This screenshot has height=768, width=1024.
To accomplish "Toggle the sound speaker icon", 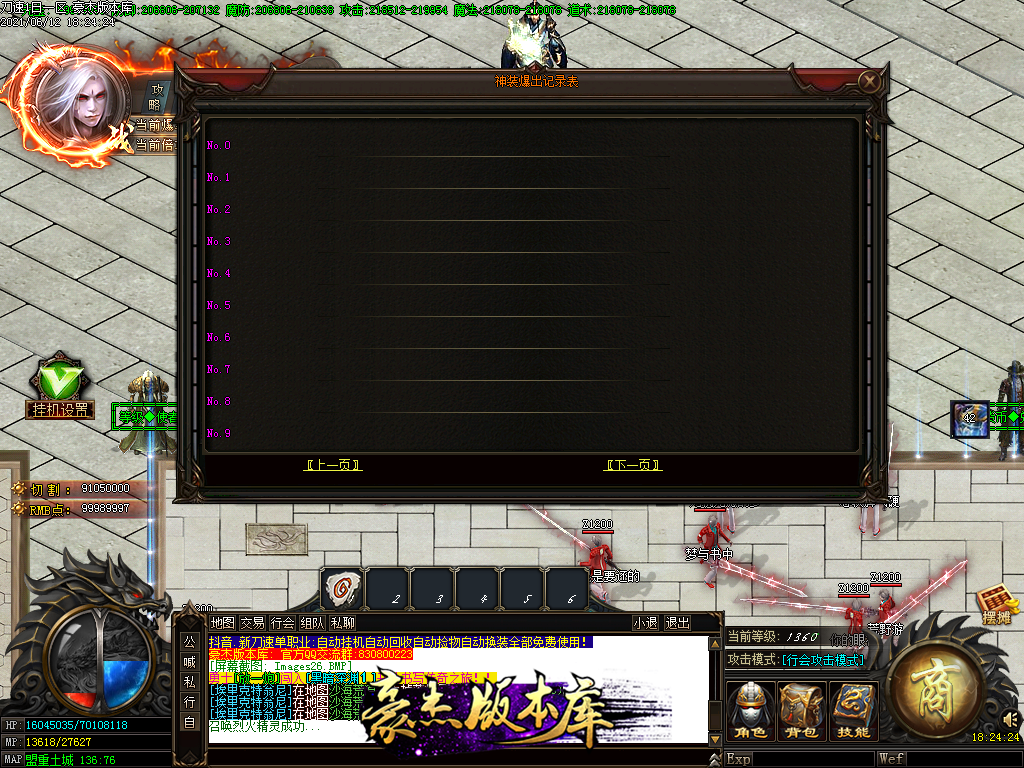I will tap(1010, 719).
